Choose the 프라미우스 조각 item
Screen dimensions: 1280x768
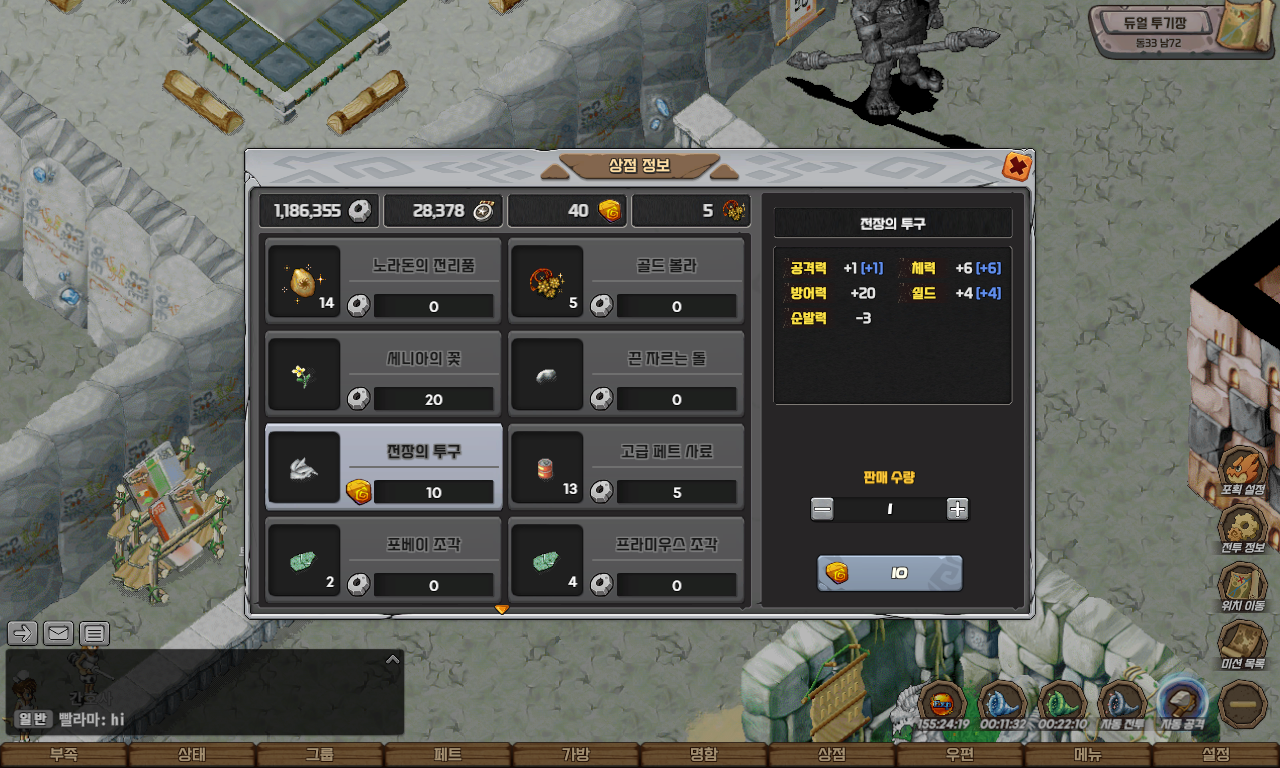click(x=626, y=558)
